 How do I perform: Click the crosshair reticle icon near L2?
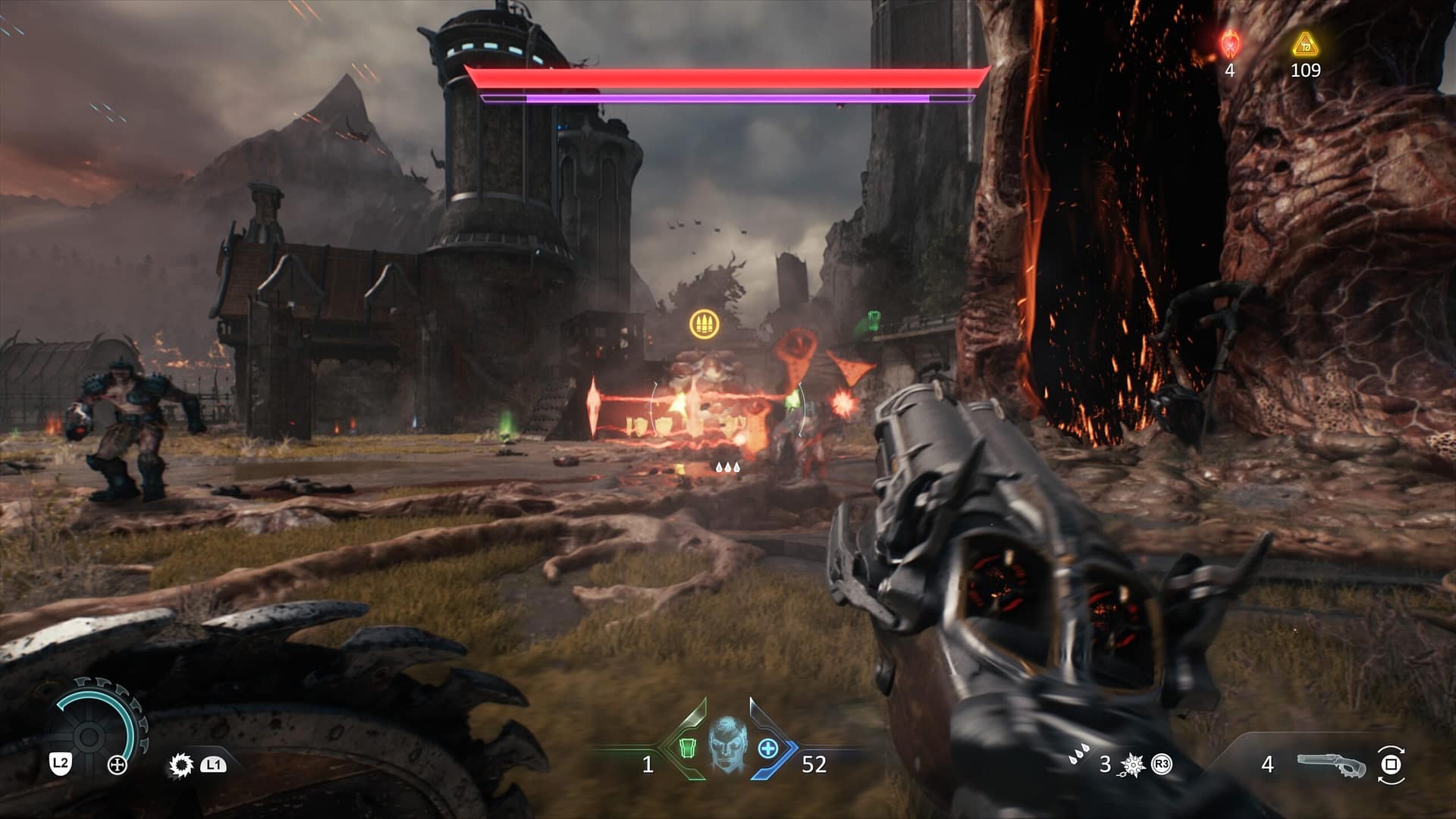point(116,765)
